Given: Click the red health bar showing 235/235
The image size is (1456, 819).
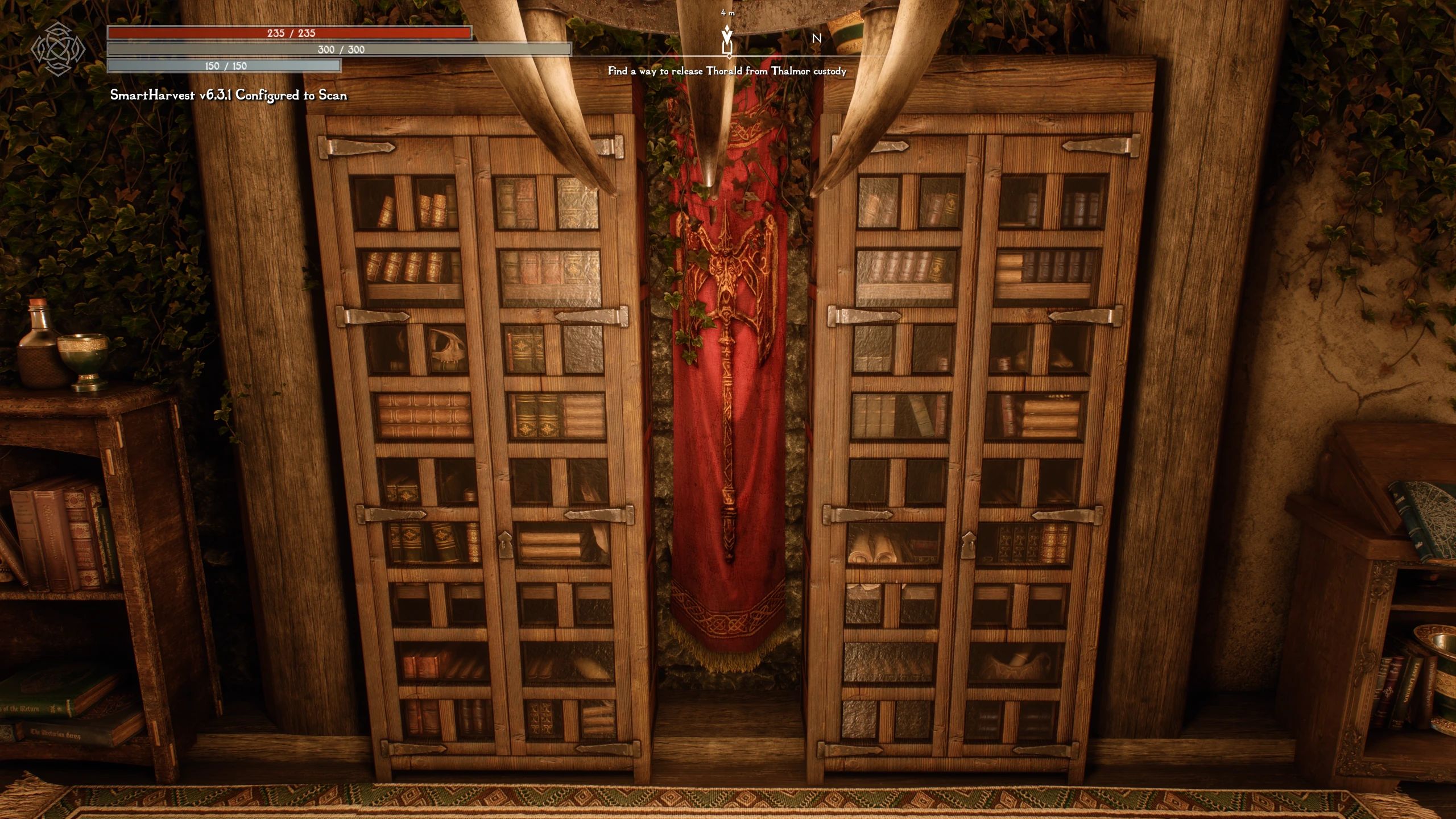Looking at the screenshot, I should point(290,33).
